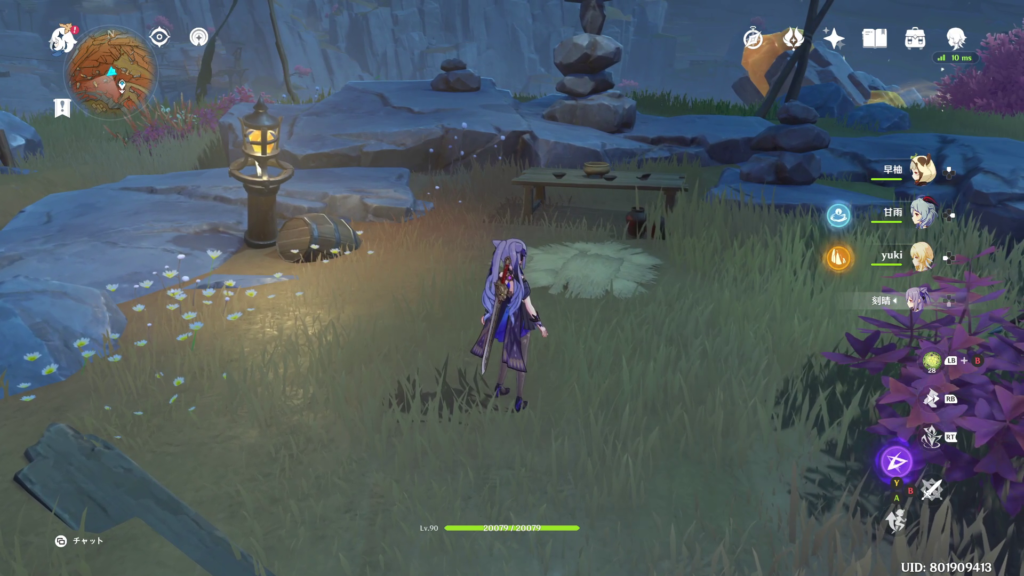Viewport: 1024px width, 576px height.
Task: Open the backpack inventory
Action: (x=915, y=38)
